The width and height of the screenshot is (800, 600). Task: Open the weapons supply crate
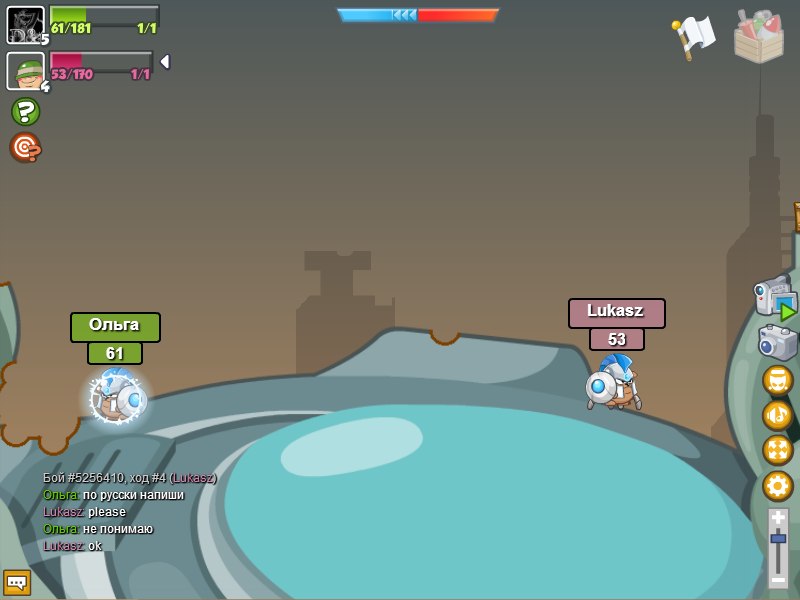[758, 37]
